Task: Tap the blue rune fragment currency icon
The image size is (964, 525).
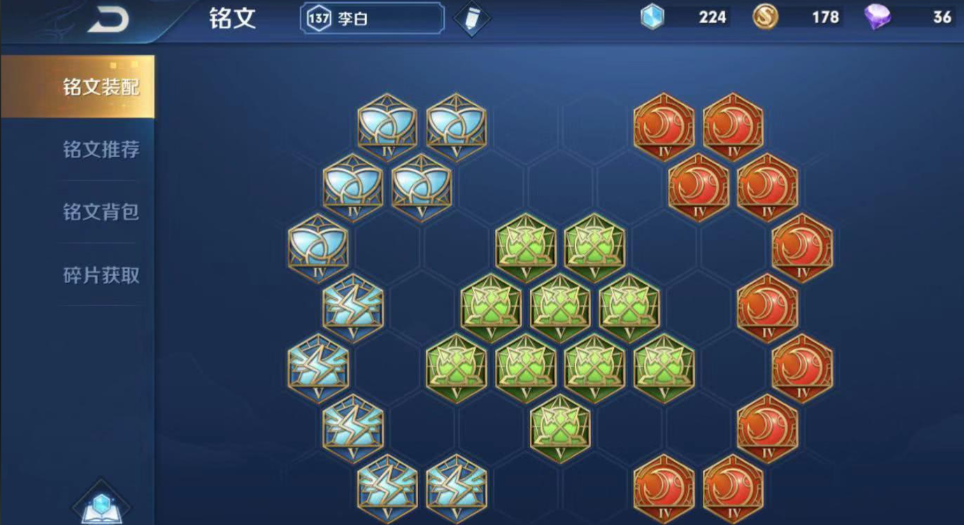Action: click(x=653, y=17)
